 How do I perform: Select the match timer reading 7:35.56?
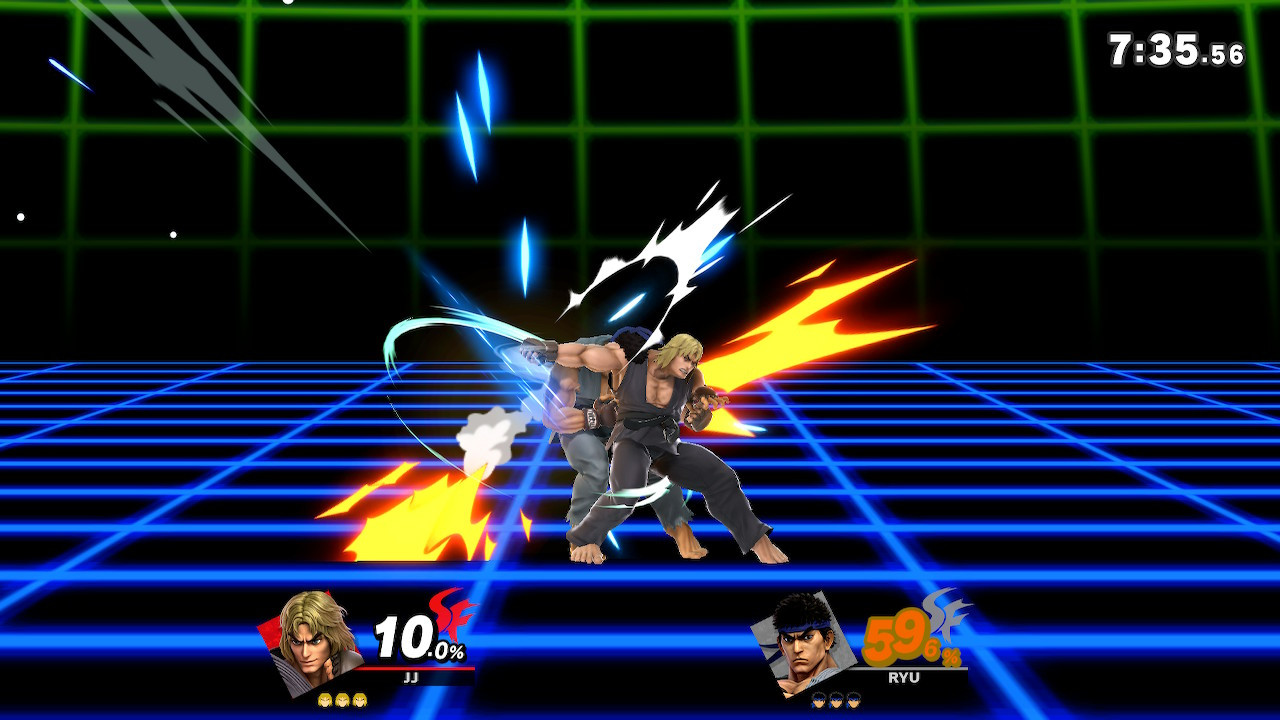tap(1175, 45)
